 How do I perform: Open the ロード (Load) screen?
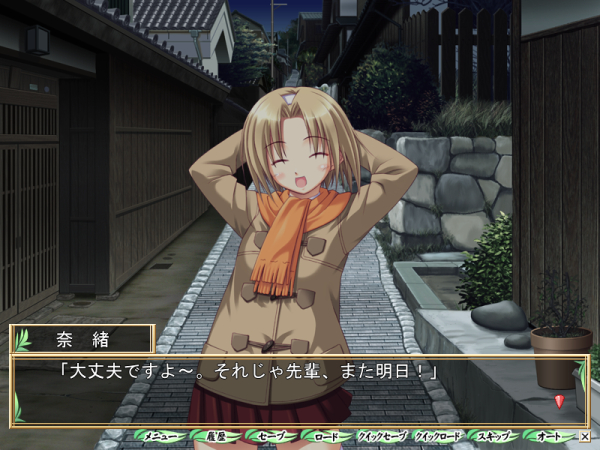click(x=328, y=437)
